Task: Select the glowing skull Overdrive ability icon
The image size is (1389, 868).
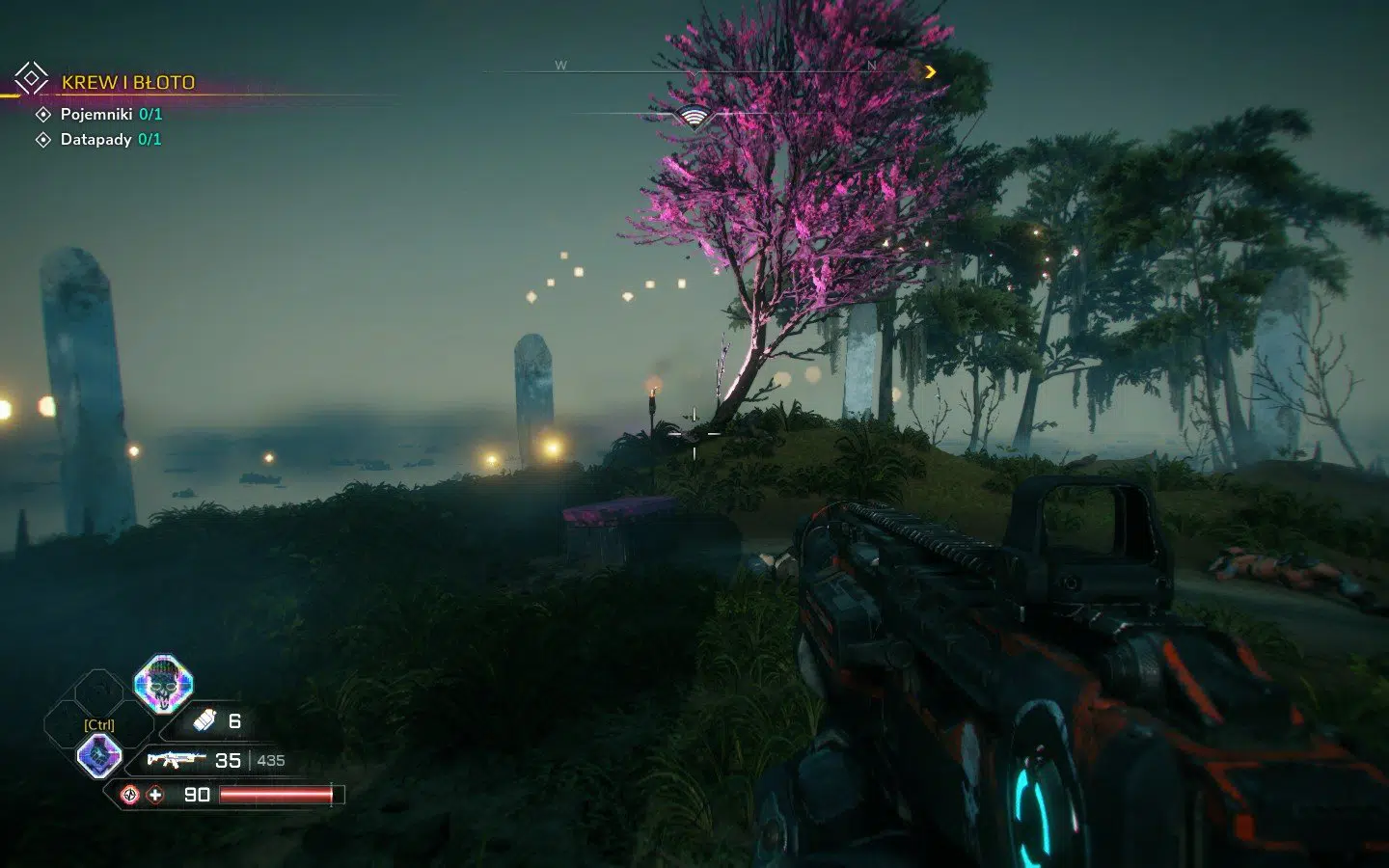Action: click(162, 685)
